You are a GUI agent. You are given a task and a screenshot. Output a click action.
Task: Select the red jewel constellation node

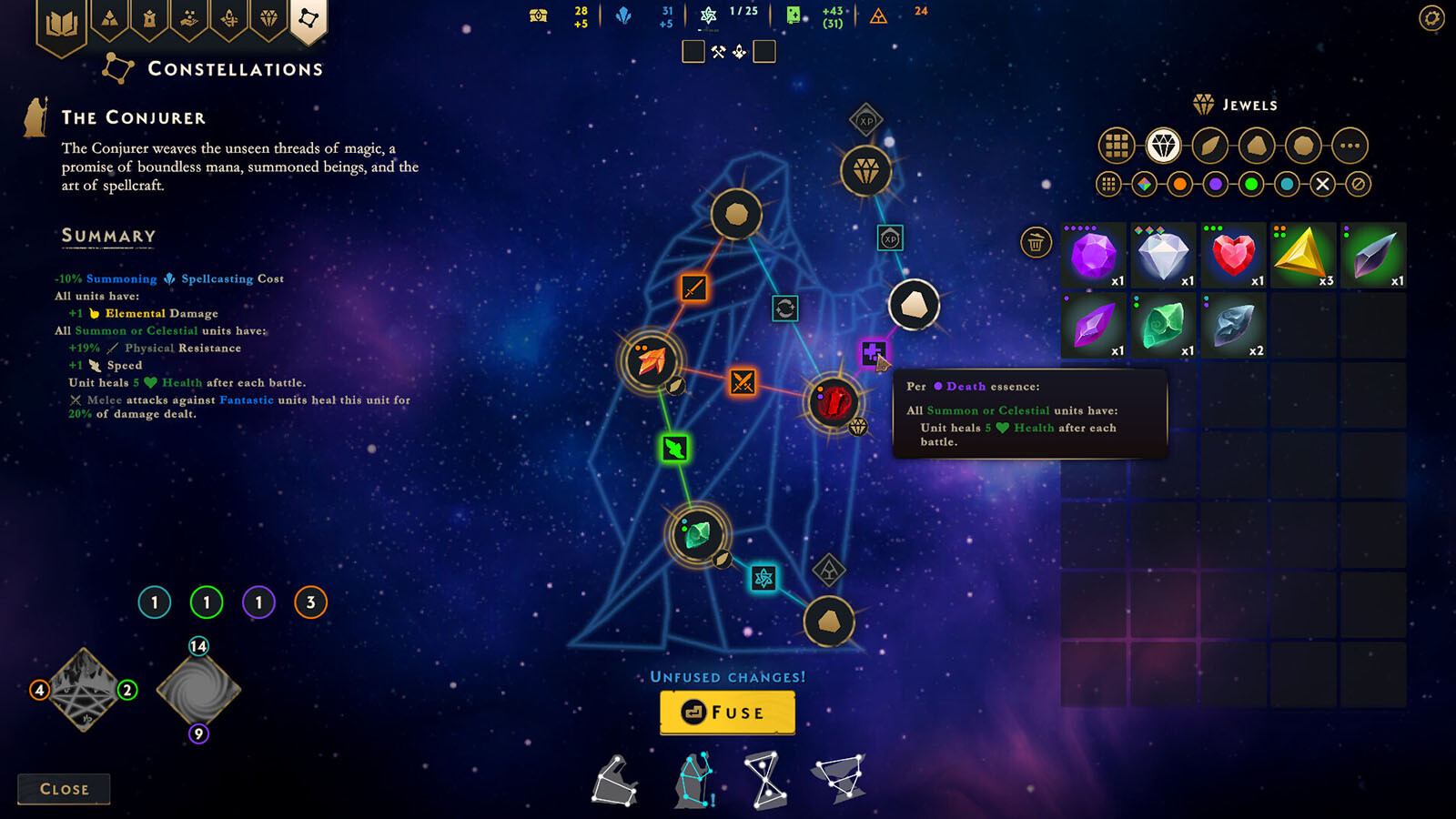tap(833, 401)
